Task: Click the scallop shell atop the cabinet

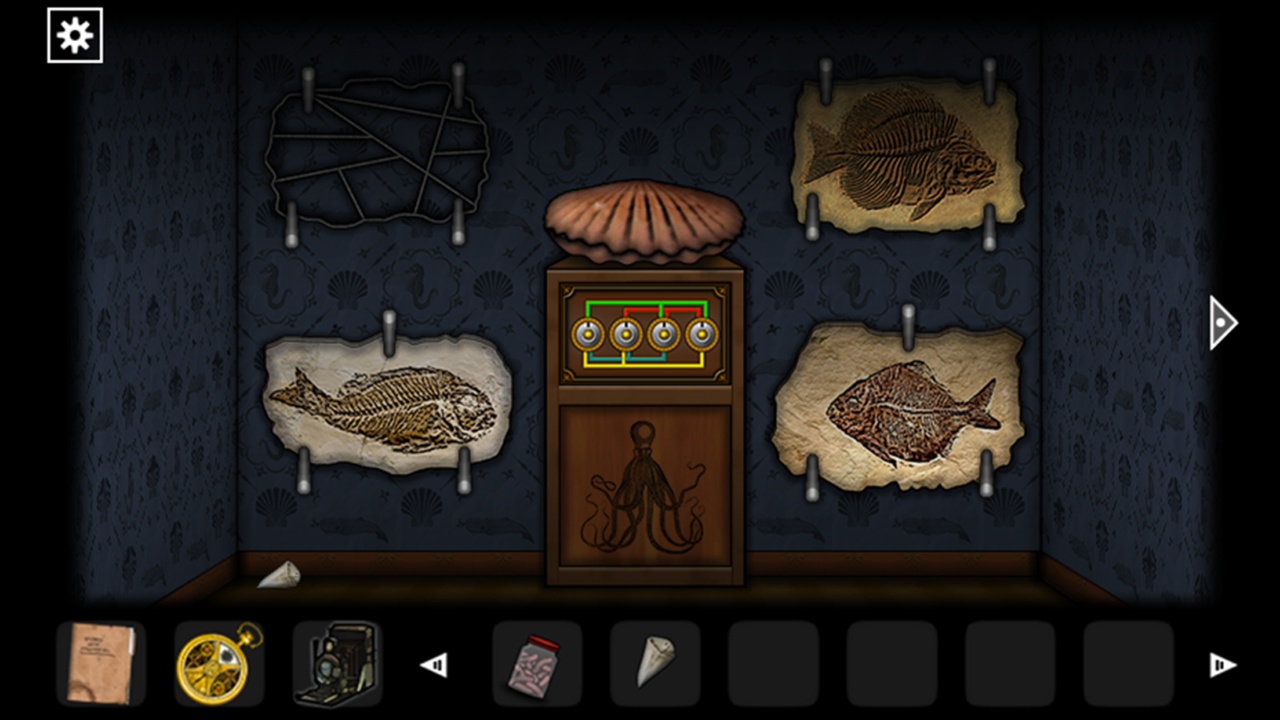Action: (640, 222)
